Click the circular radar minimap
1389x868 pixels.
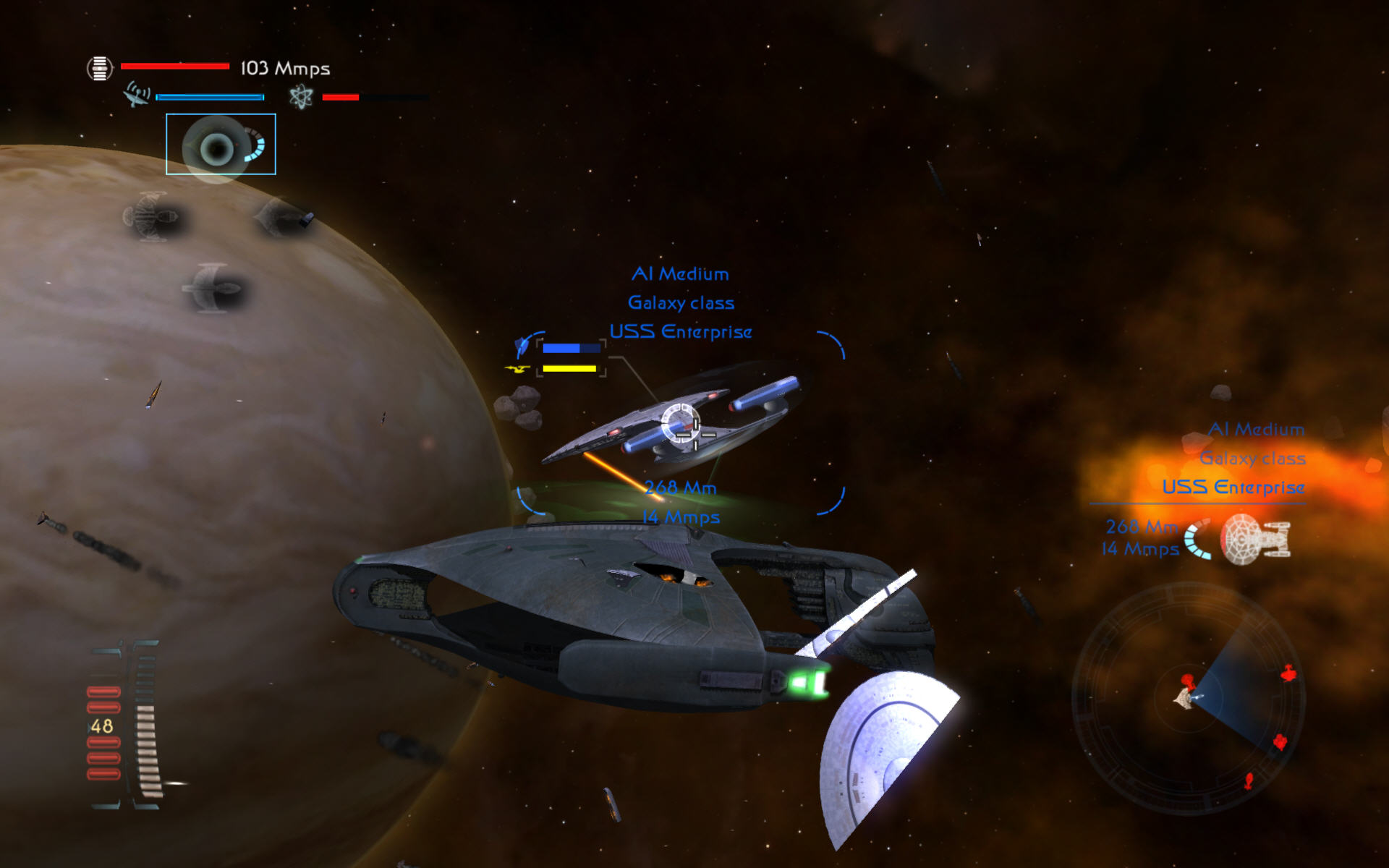tap(1189, 698)
